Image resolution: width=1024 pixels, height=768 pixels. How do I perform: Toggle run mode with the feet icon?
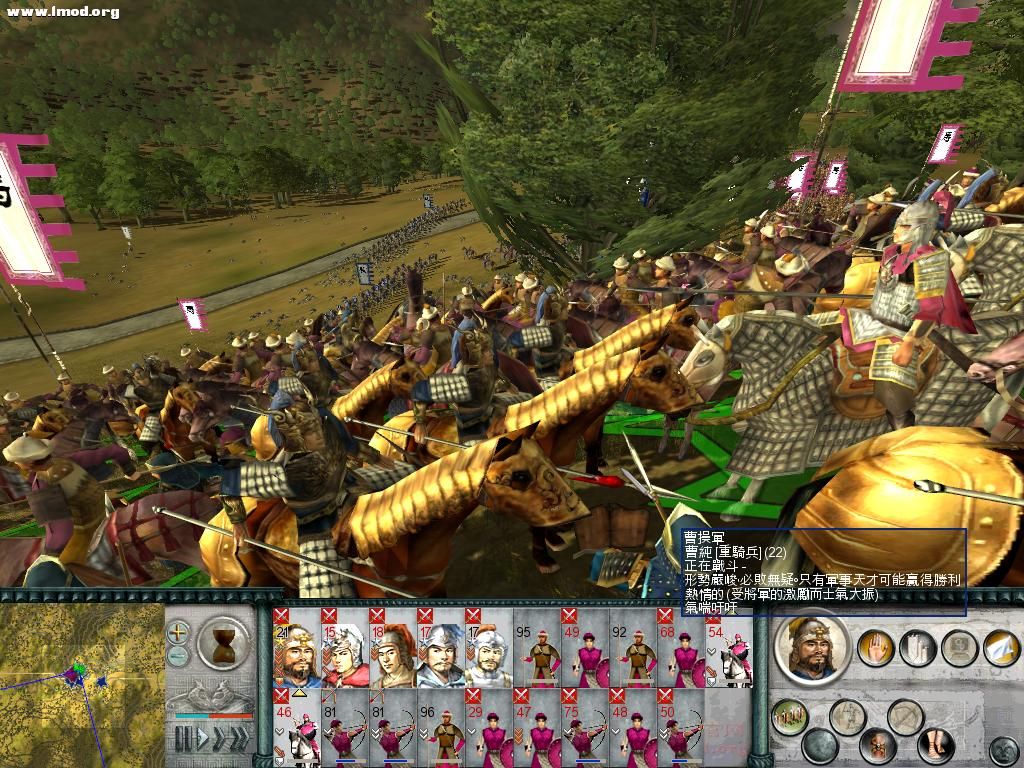936,744
